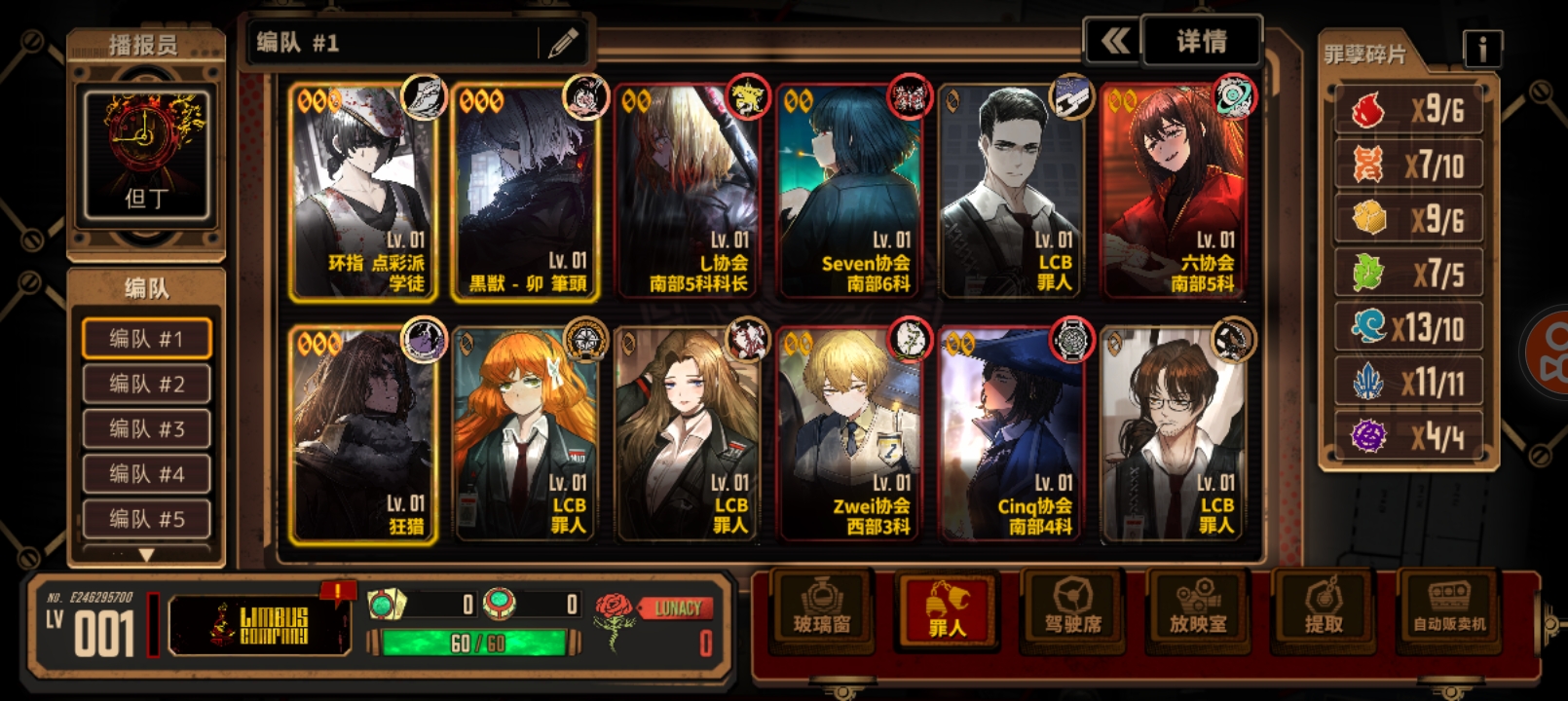
Task: Choose the Zwei协会 西部3科 card
Action: coord(850,435)
